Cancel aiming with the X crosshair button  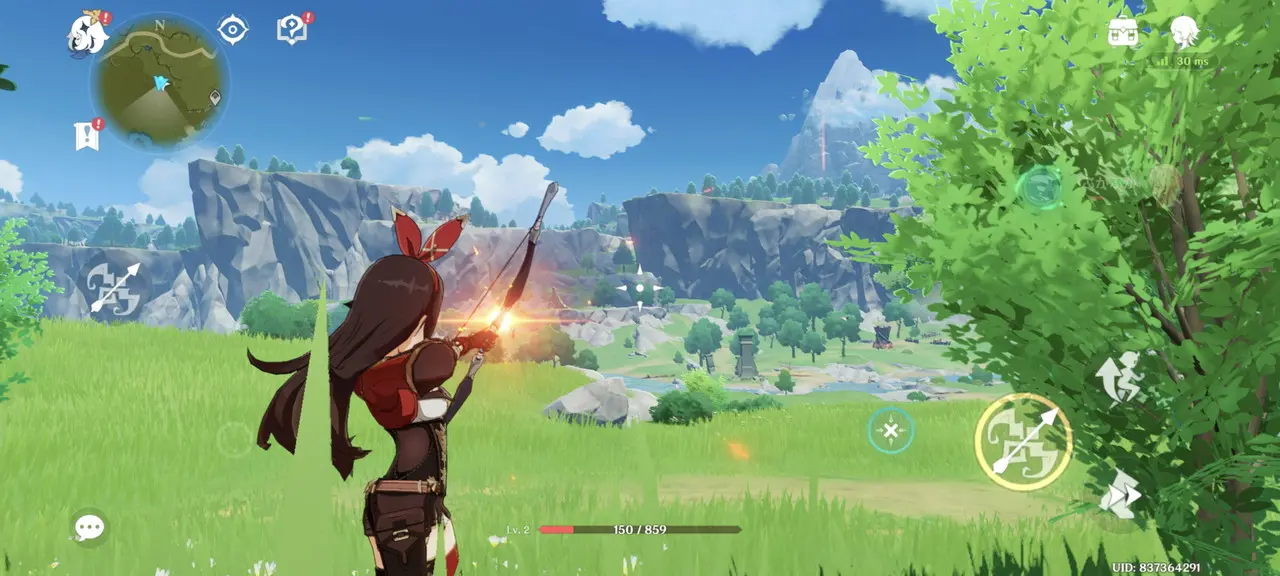(890, 431)
